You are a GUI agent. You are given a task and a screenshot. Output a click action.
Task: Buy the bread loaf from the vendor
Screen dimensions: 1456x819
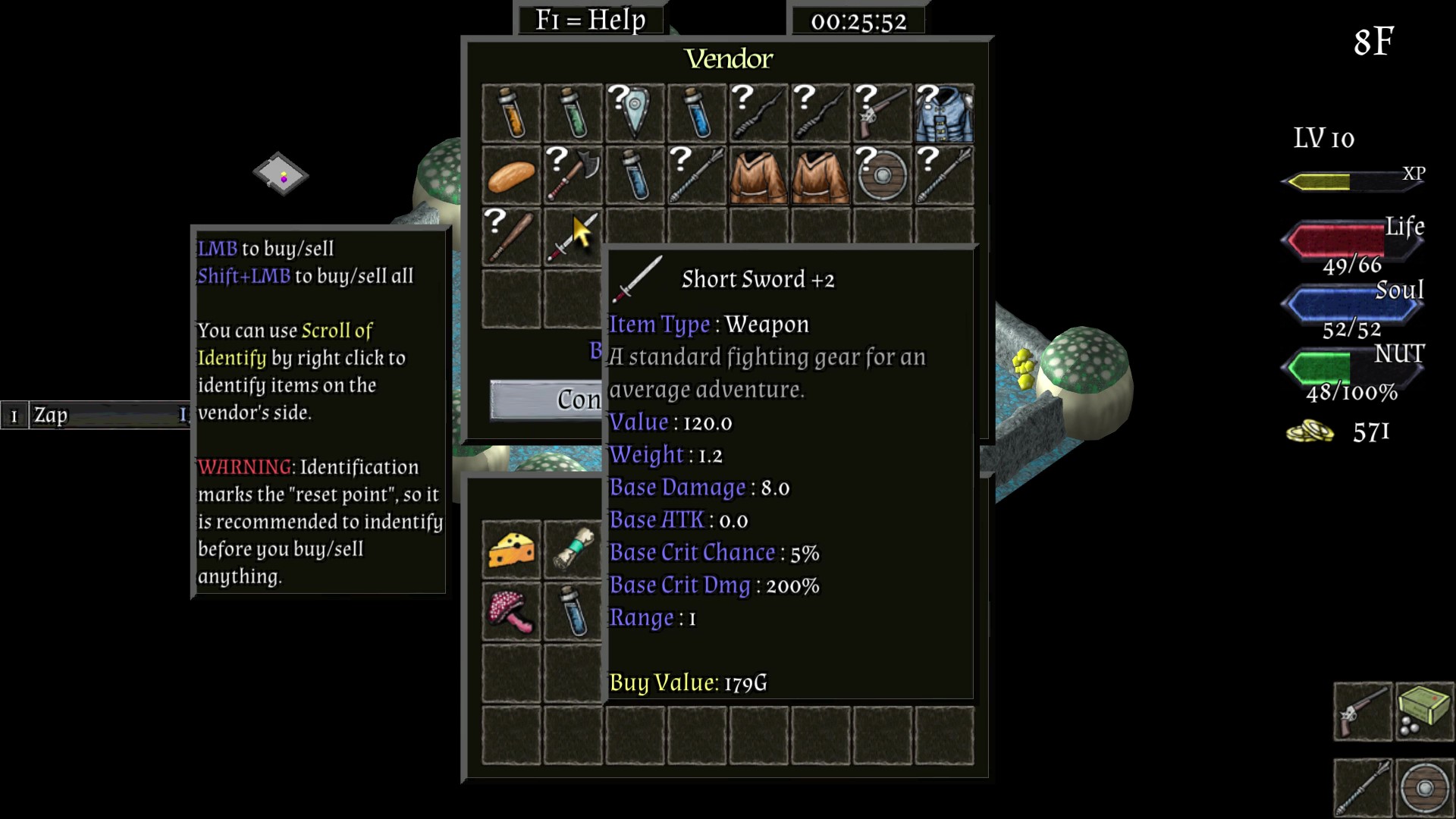coord(511,176)
